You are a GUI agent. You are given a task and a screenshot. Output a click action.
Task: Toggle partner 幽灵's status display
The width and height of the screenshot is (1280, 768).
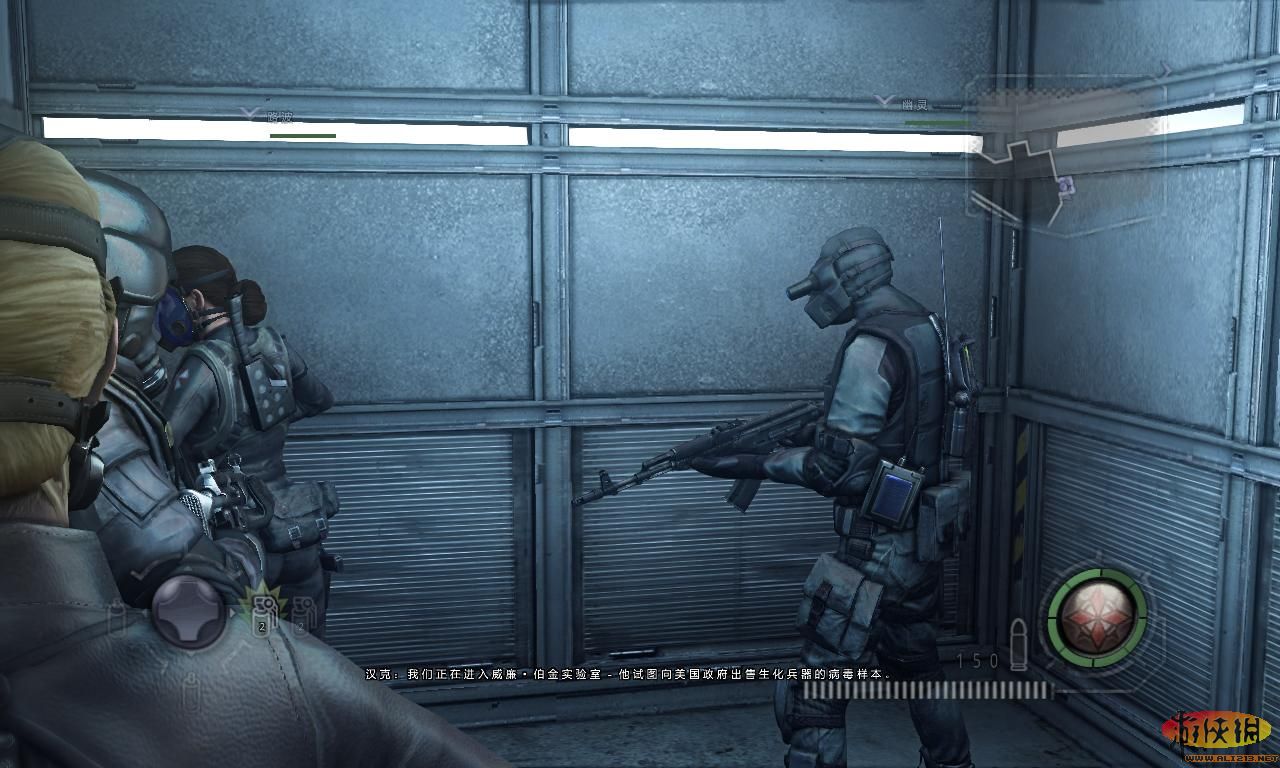915,105
